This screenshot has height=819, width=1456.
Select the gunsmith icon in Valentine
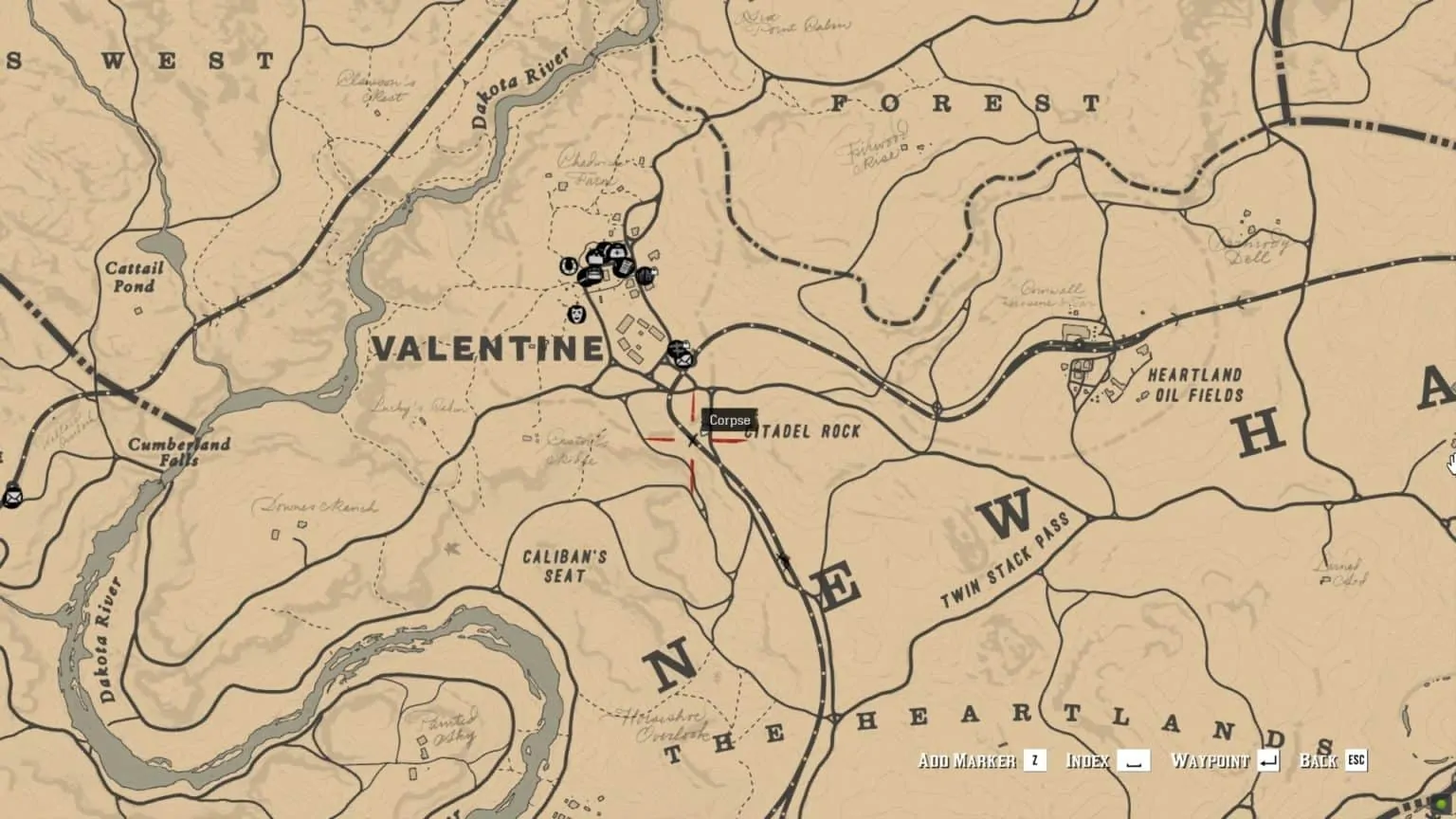pyautogui.click(x=646, y=275)
